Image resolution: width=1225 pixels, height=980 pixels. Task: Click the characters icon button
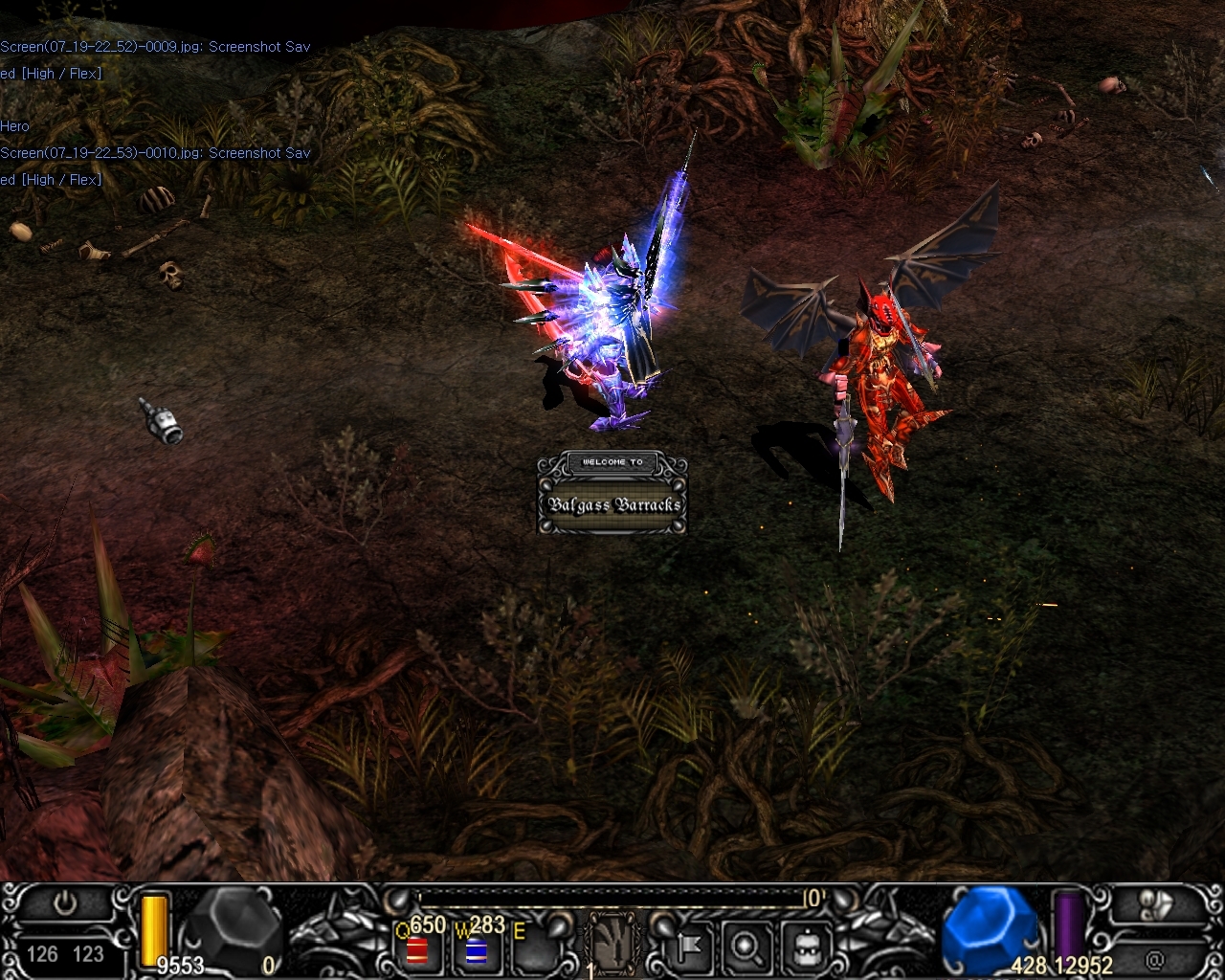coord(1154,904)
